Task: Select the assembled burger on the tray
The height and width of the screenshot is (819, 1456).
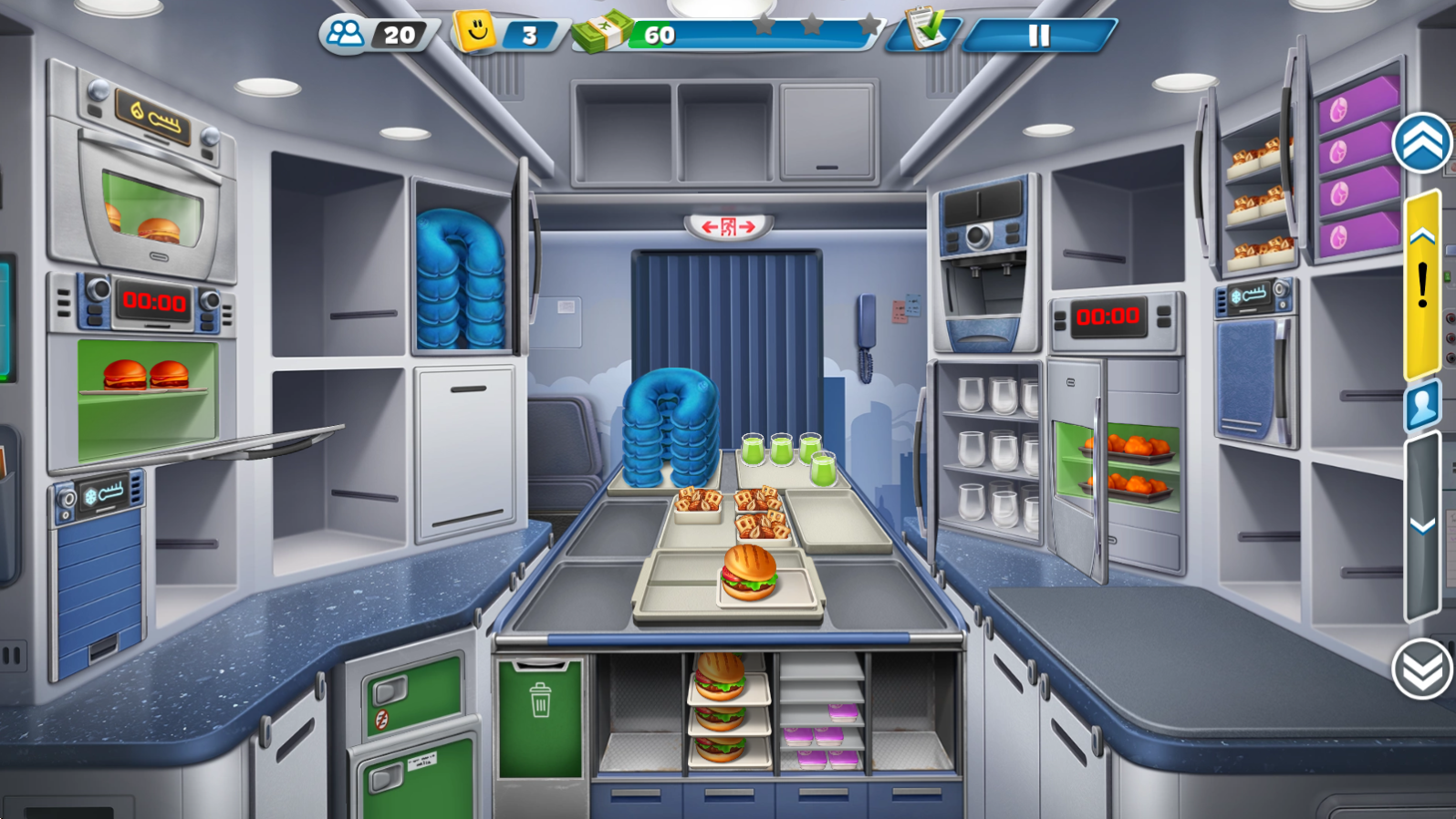Action: pyautogui.click(x=749, y=574)
